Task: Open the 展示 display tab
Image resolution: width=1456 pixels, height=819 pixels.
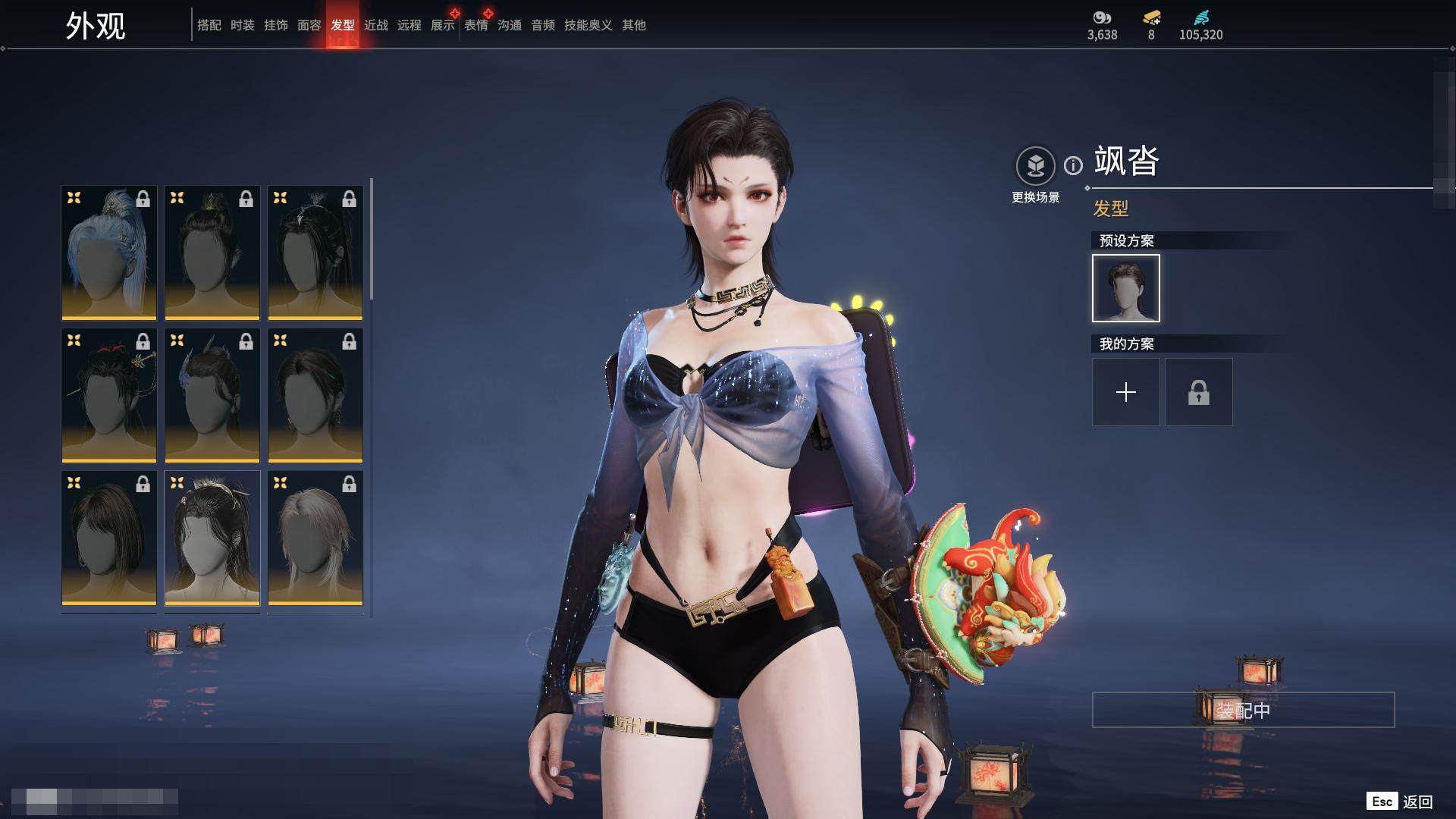Action: click(x=443, y=25)
